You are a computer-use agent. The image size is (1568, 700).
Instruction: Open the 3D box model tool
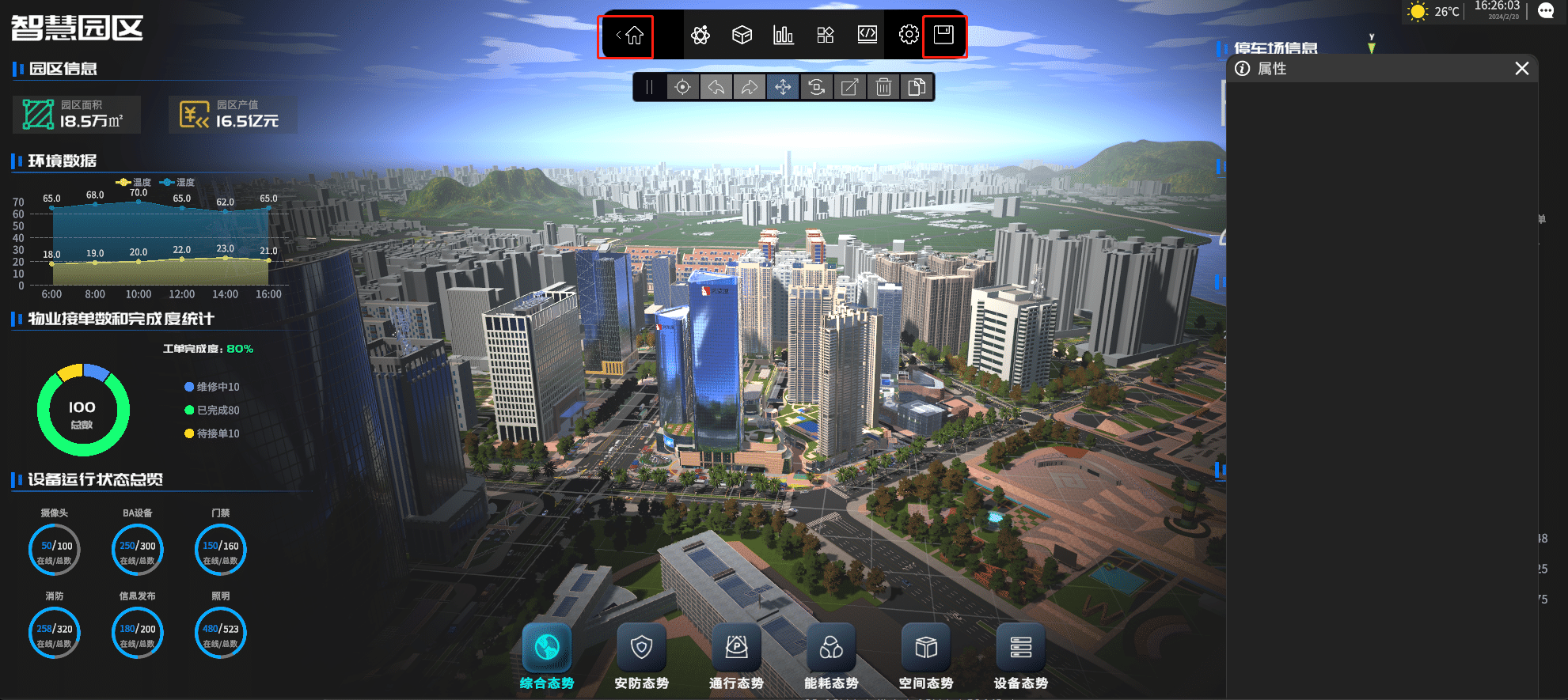(742, 35)
